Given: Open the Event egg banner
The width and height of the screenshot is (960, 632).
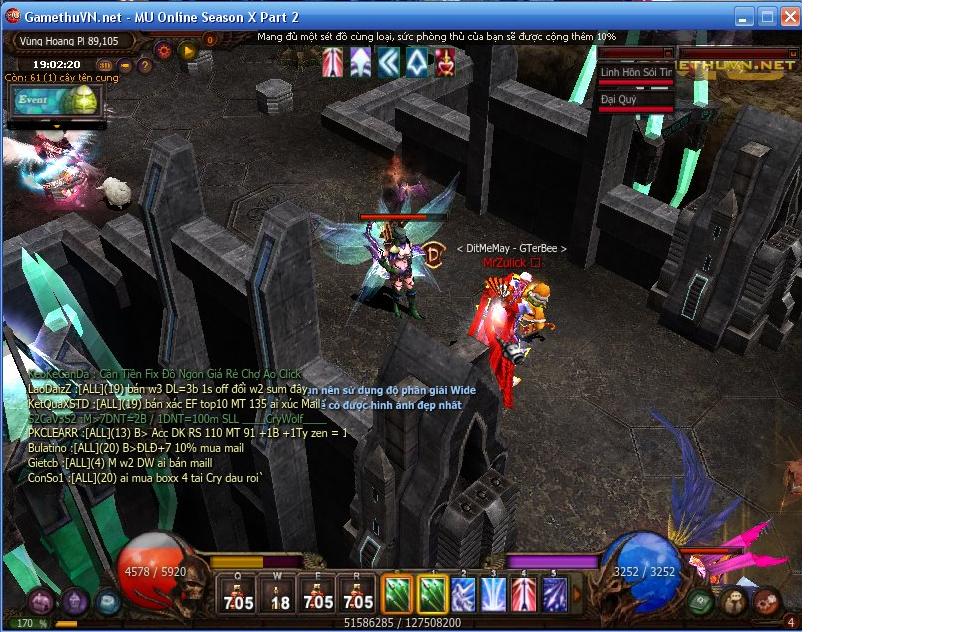Looking at the screenshot, I should pyautogui.click(x=56, y=101).
